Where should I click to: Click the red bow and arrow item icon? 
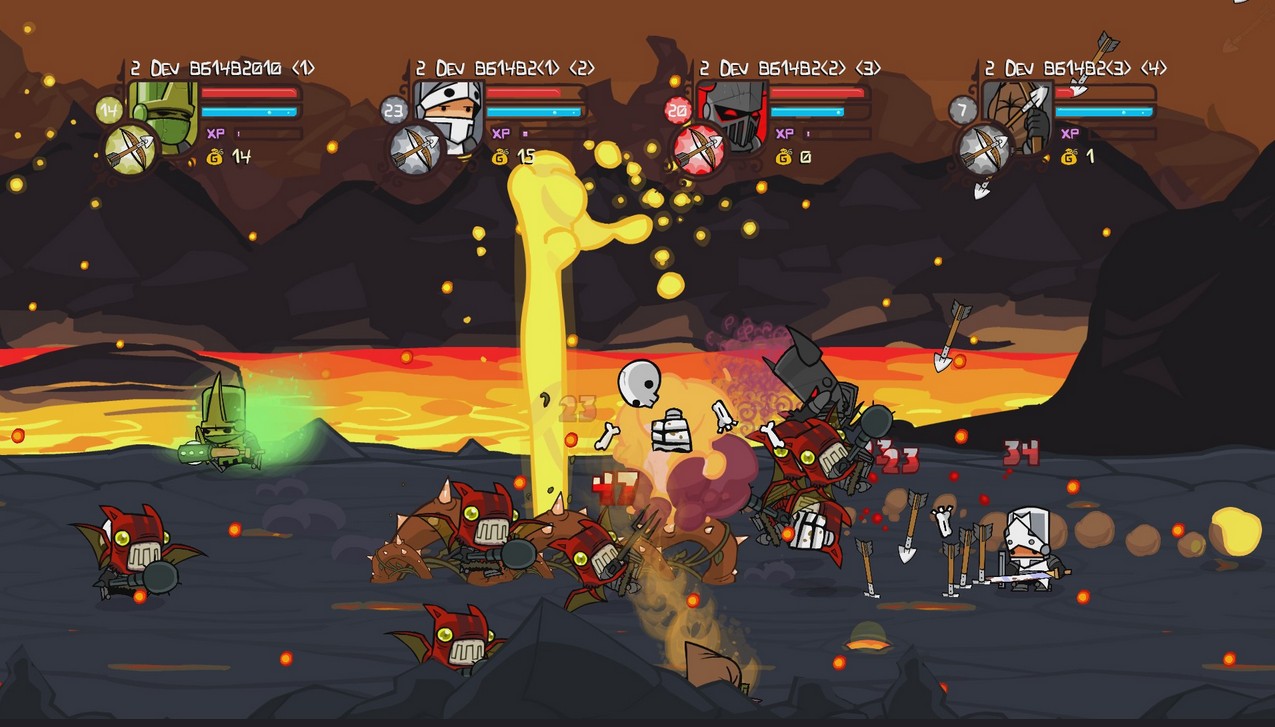(699, 148)
